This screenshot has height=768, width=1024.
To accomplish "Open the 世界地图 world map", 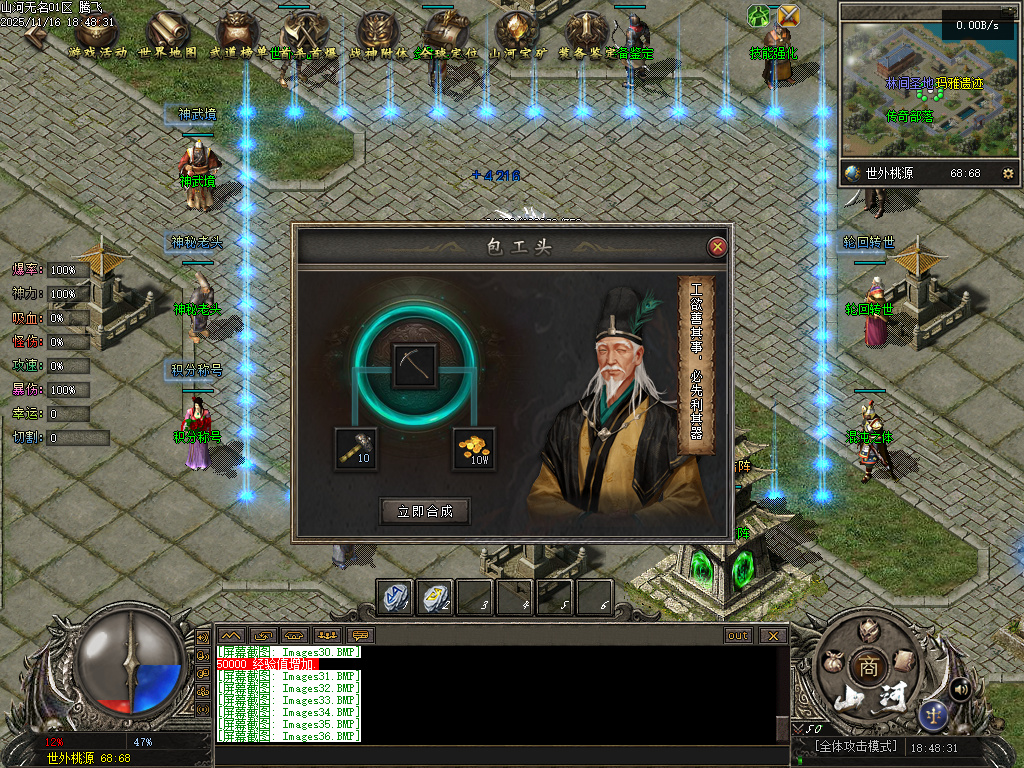I will click(x=167, y=33).
